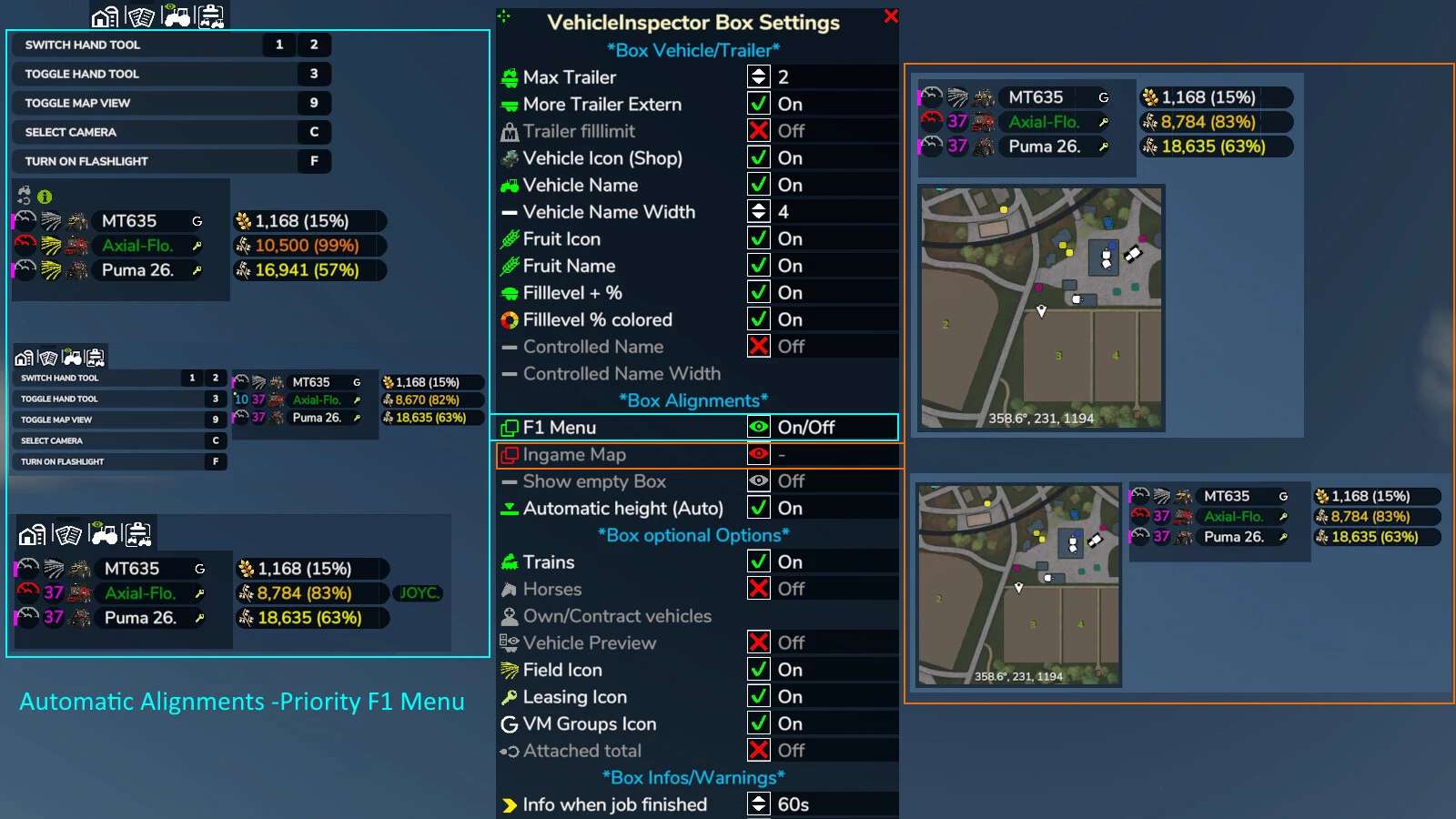This screenshot has width=1456, height=819.
Task: Uncheck Automatic height (Auto)
Action: click(x=759, y=508)
